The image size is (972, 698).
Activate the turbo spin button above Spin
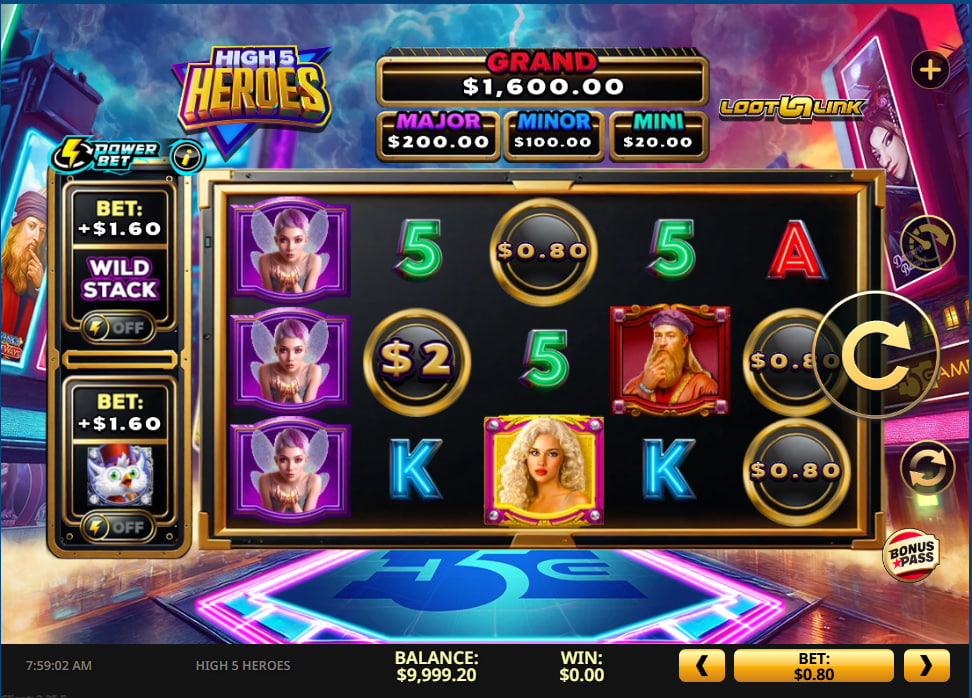(x=927, y=242)
